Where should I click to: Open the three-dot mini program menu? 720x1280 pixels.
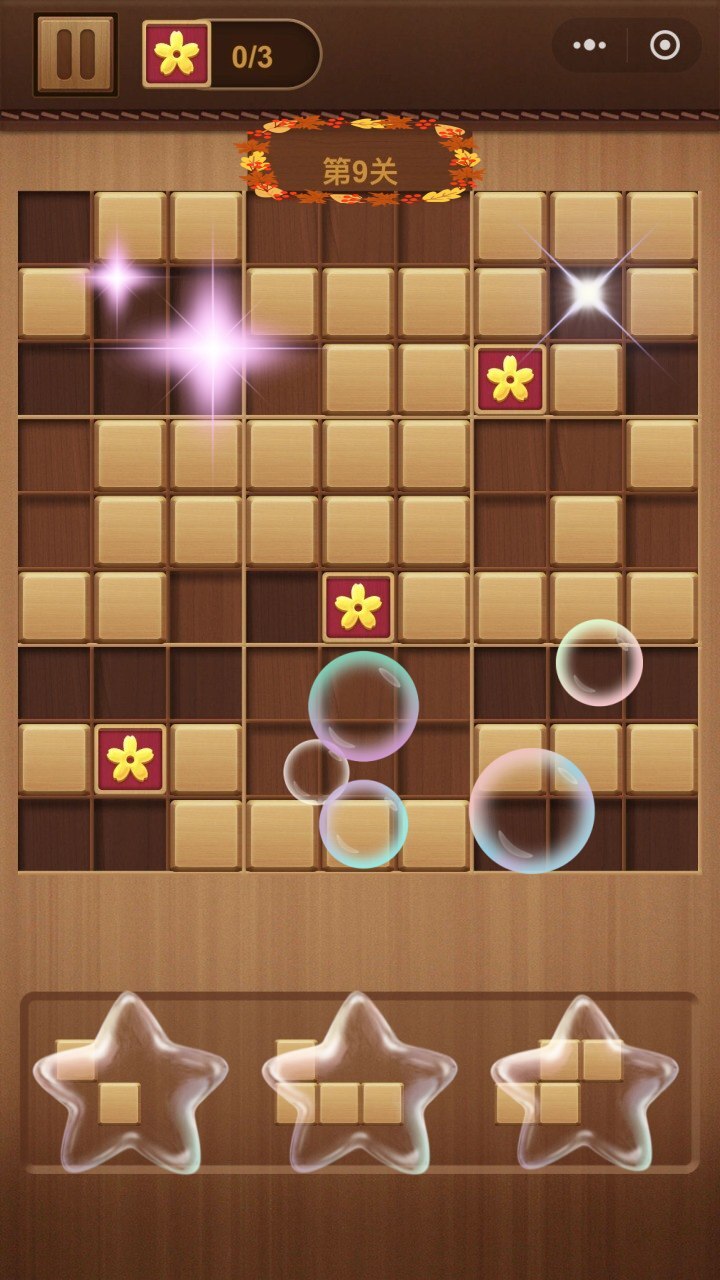(590, 45)
